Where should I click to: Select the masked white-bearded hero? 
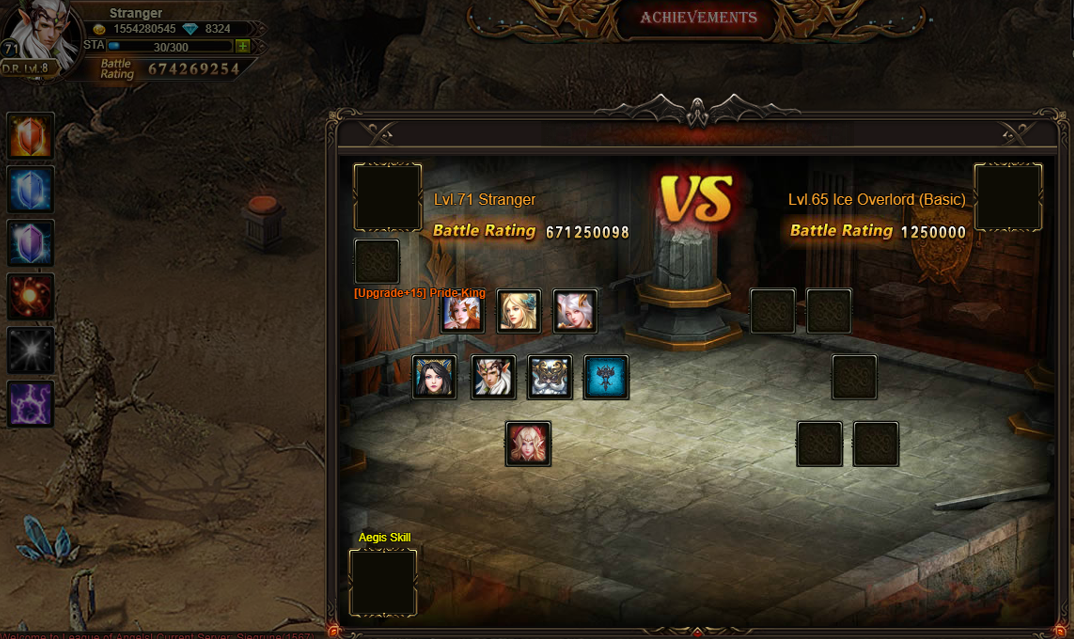550,378
